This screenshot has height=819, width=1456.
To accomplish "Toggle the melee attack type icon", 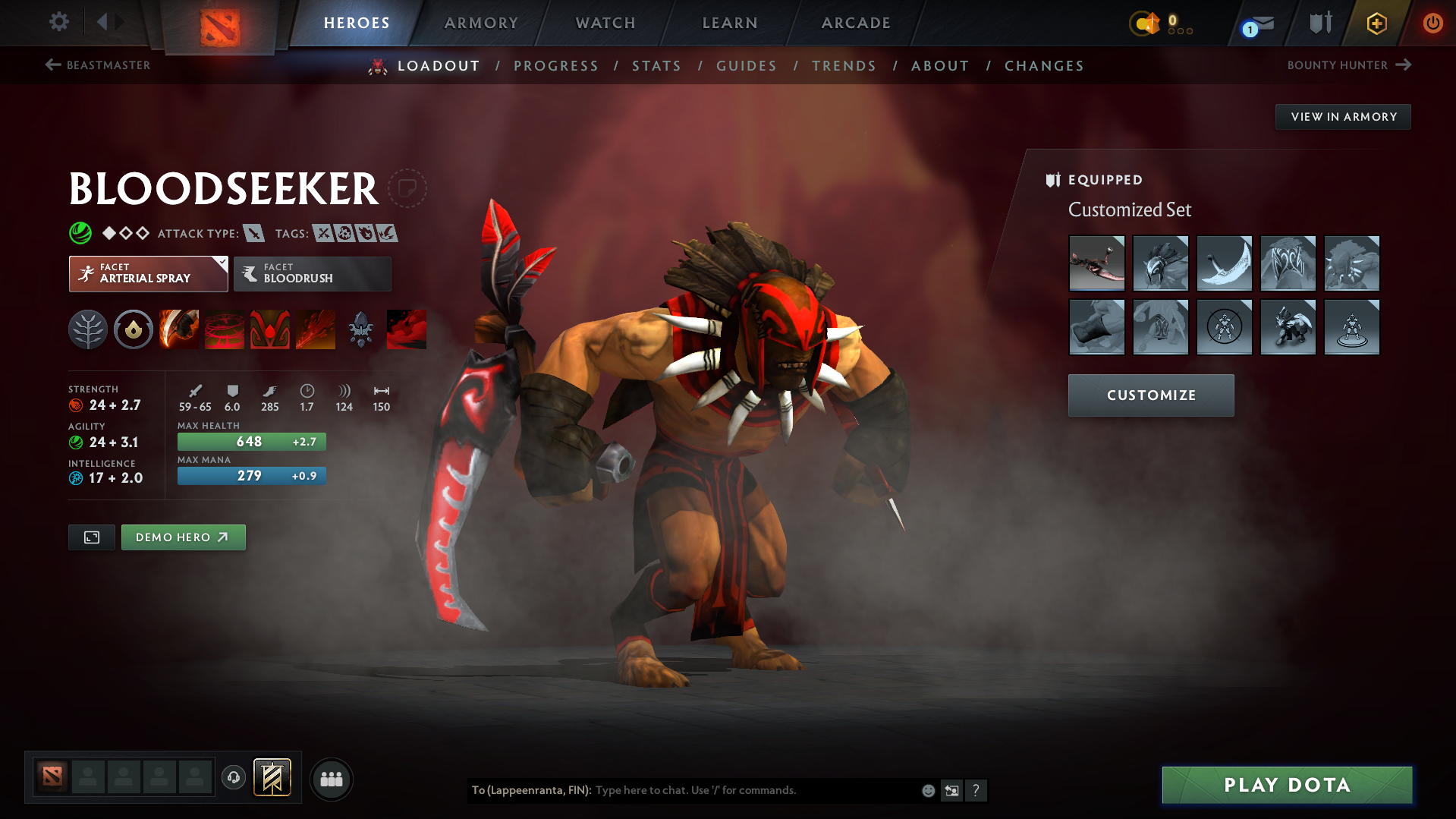I will pos(253,233).
